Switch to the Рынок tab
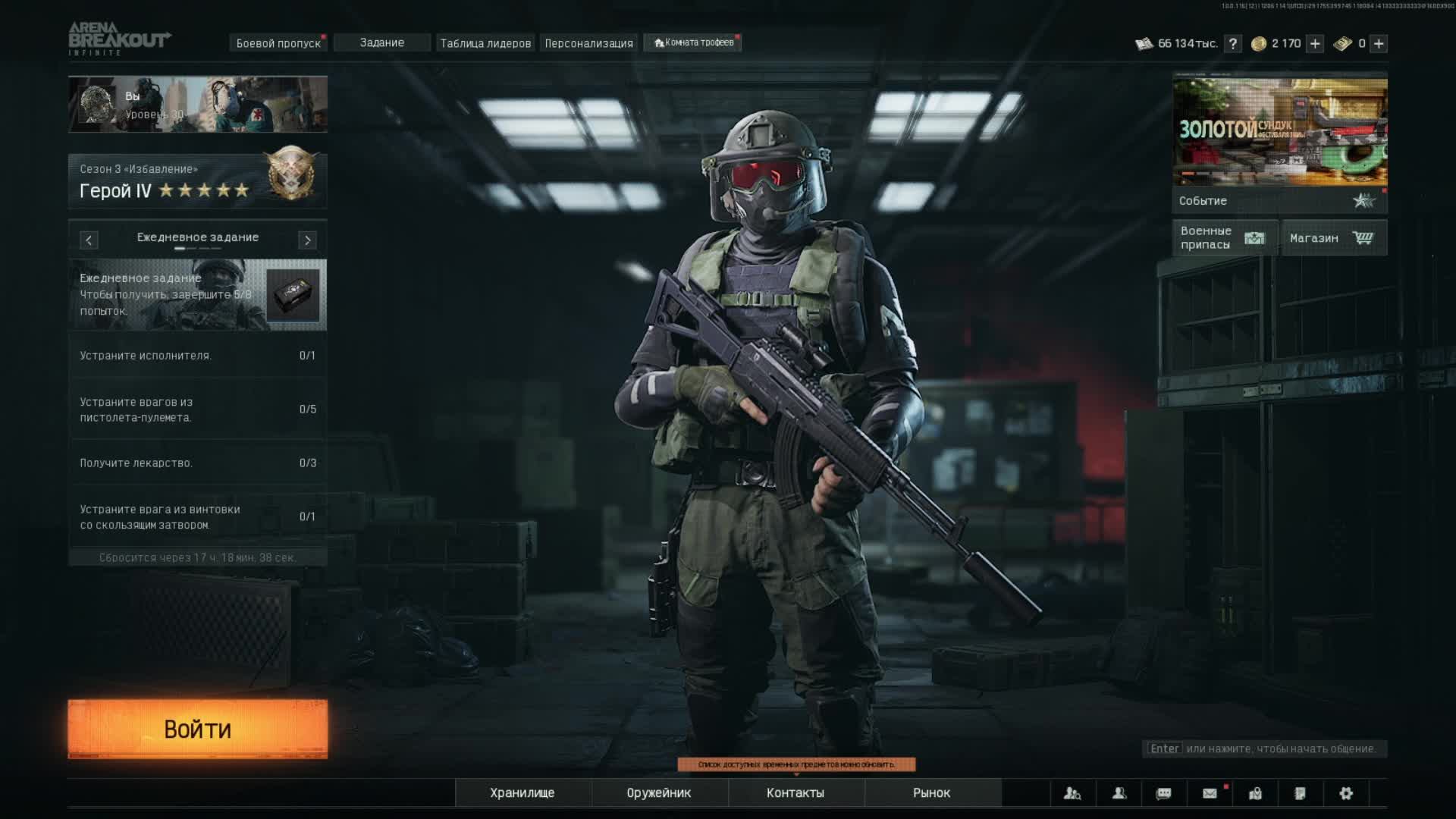The width and height of the screenshot is (1456, 819). click(932, 792)
